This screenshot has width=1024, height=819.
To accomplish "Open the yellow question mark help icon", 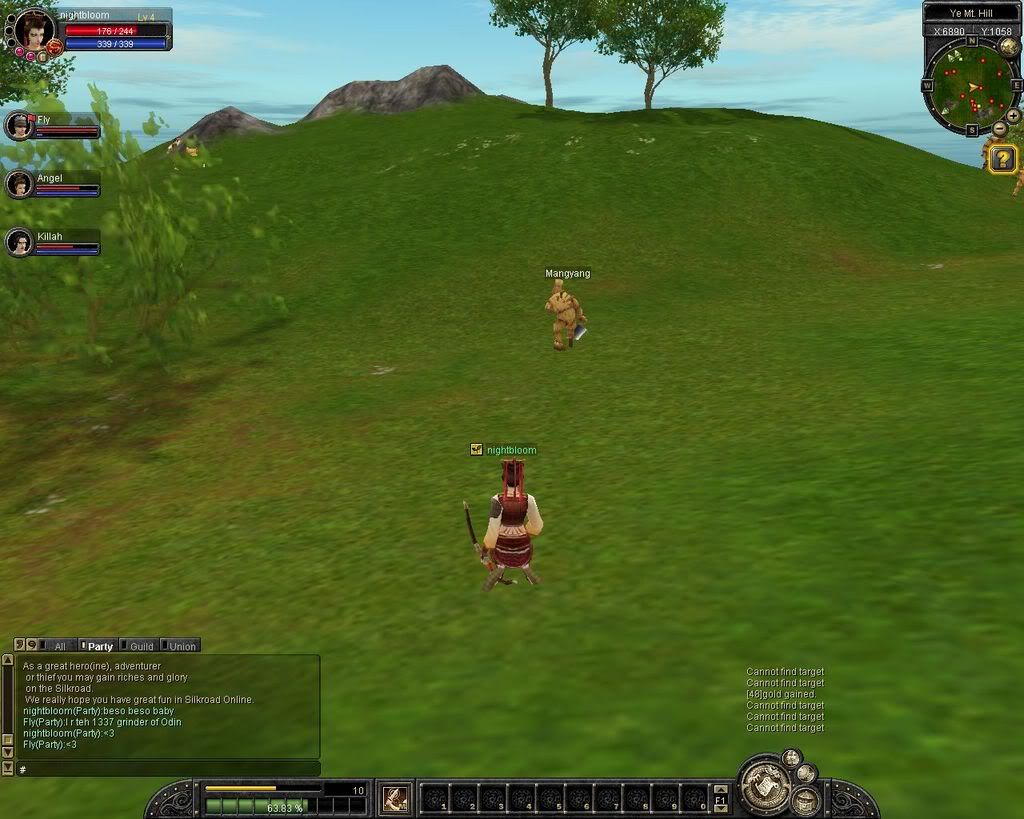I will tap(1003, 159).
